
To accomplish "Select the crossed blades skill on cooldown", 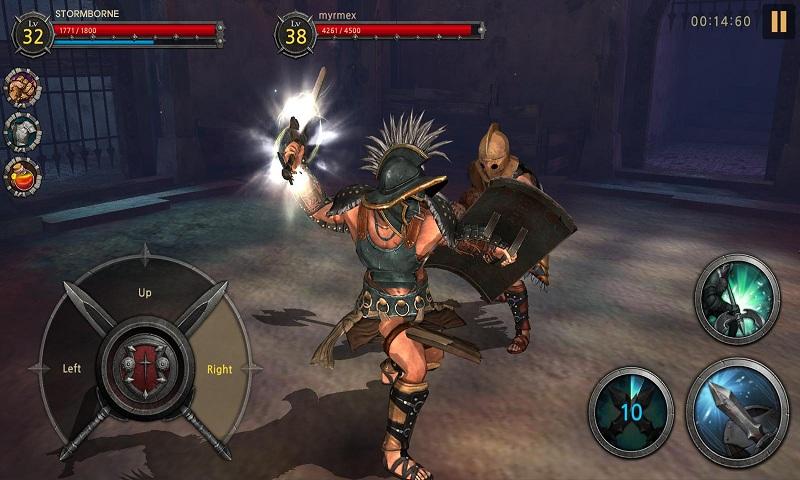I will pyautogui.click(x=630, y=409).
